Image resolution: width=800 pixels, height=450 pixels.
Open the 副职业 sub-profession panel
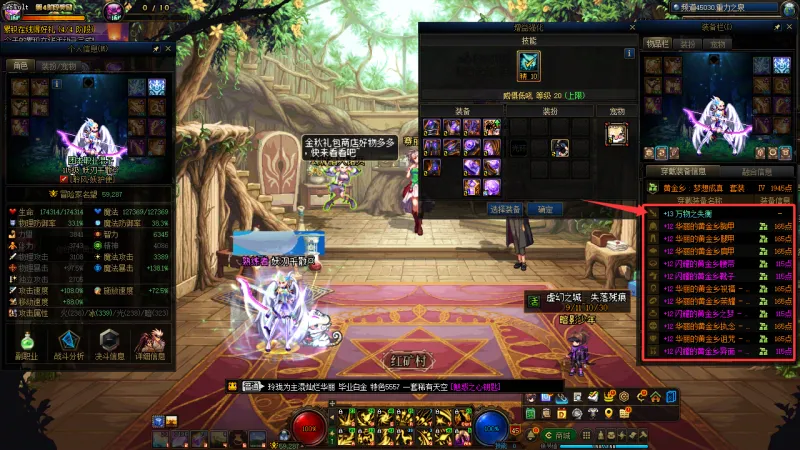(x=27, y=343)
